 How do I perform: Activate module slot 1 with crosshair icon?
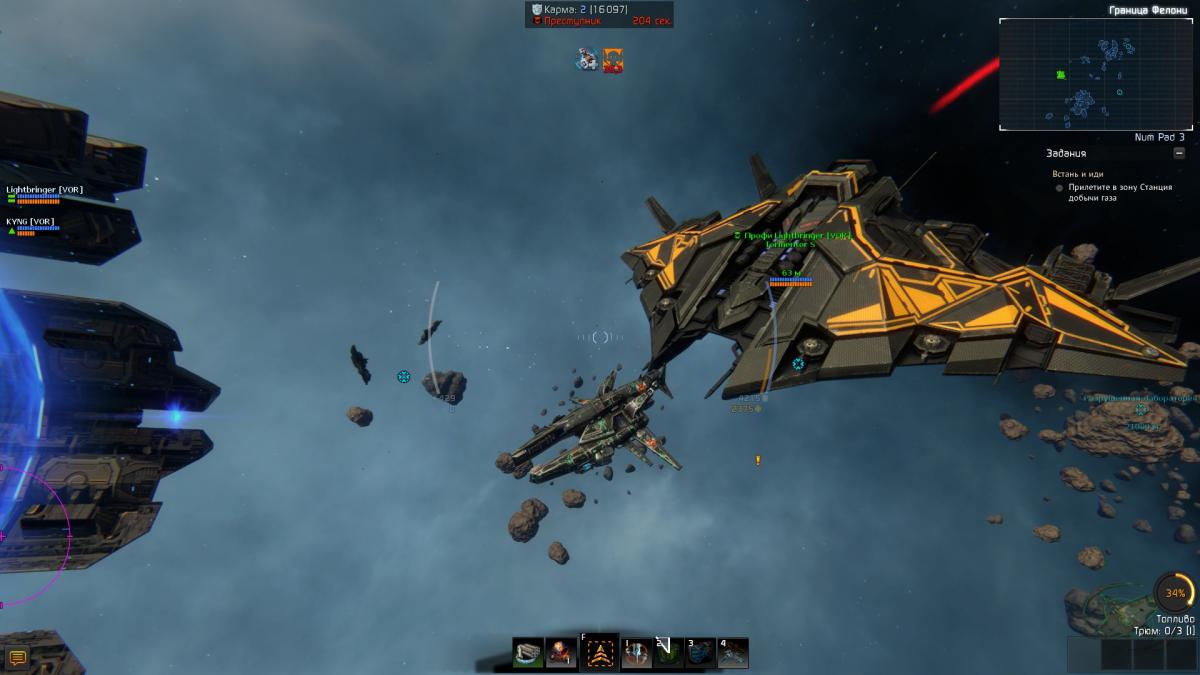636,654
